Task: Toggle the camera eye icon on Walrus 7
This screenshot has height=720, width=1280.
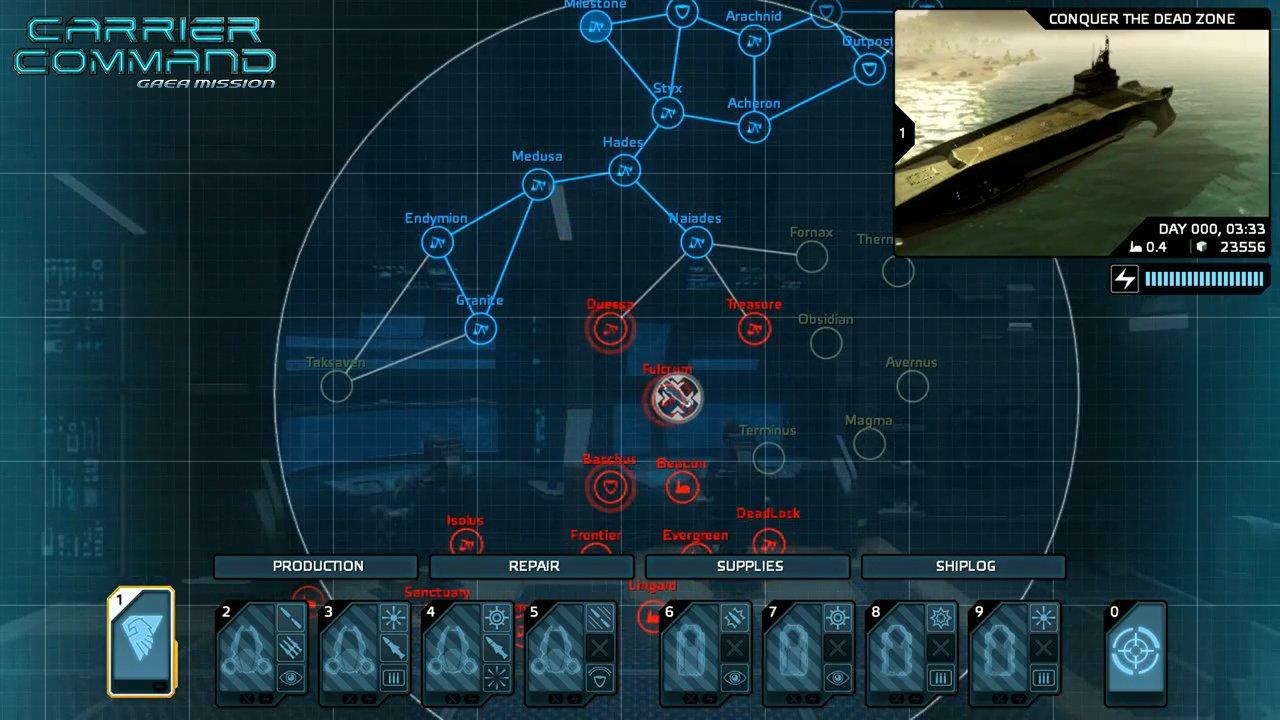Action: pyautogui.click(x=839, y=676)
